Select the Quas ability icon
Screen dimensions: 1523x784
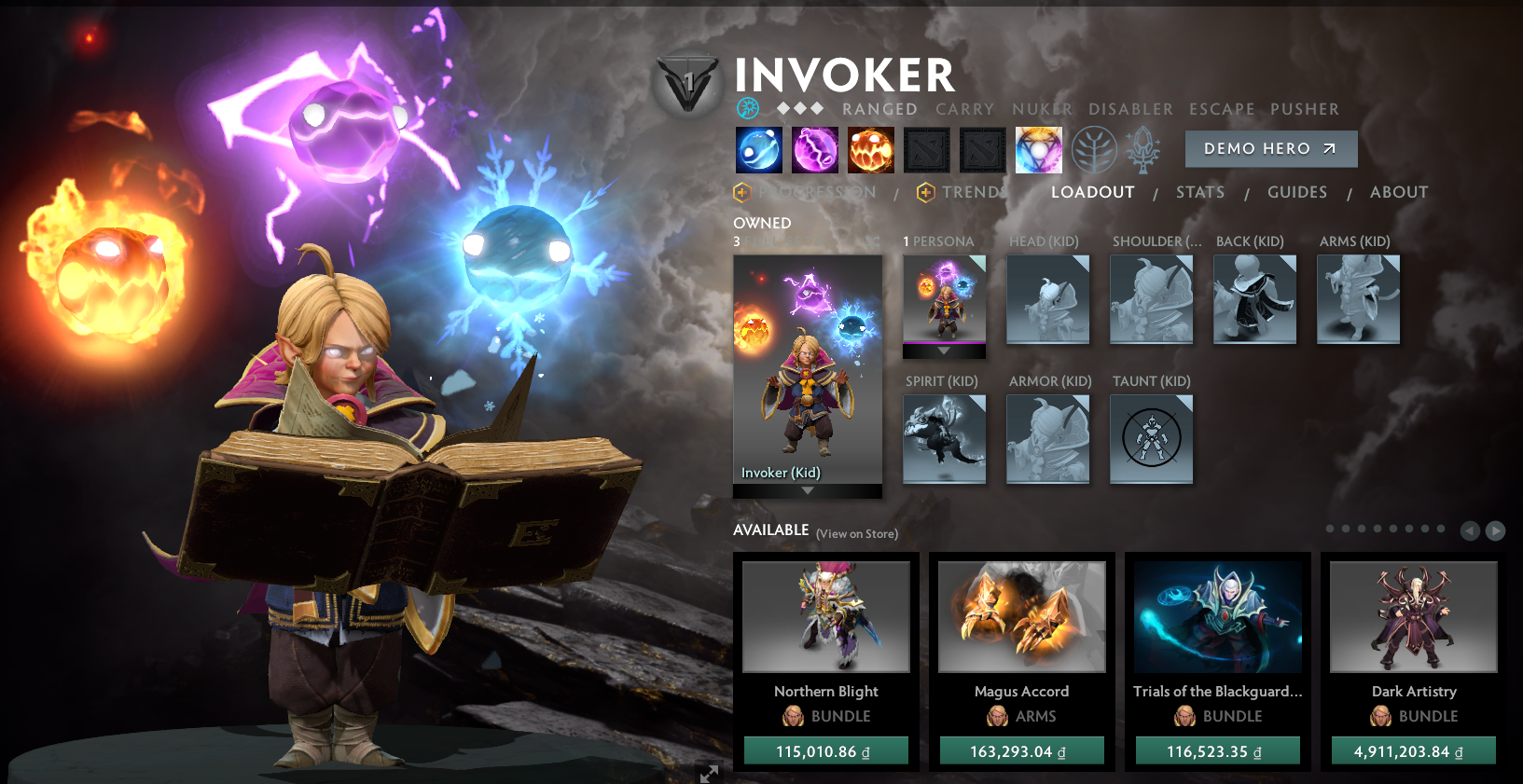pos(758,149)
